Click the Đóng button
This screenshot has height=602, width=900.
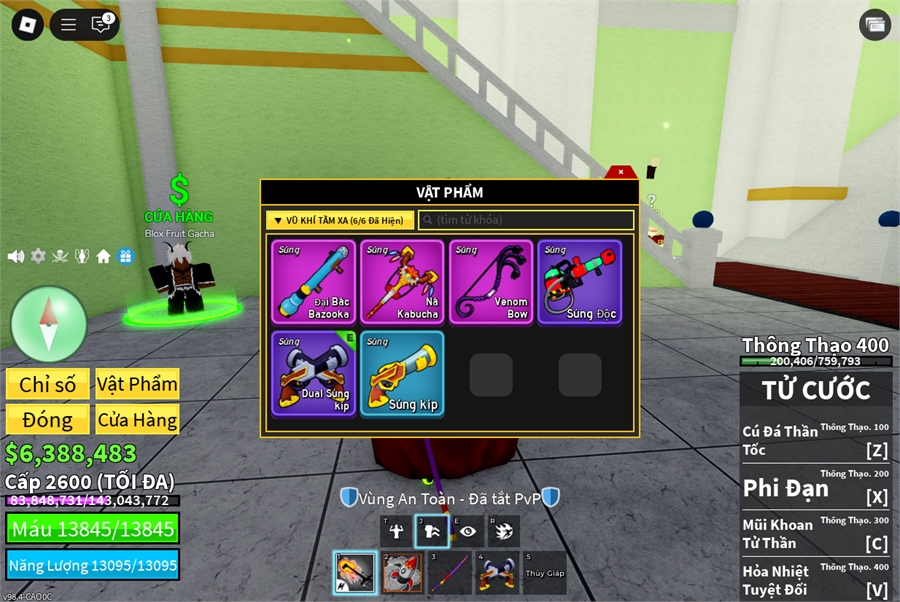pyautogui.click(x=47, y=420)
